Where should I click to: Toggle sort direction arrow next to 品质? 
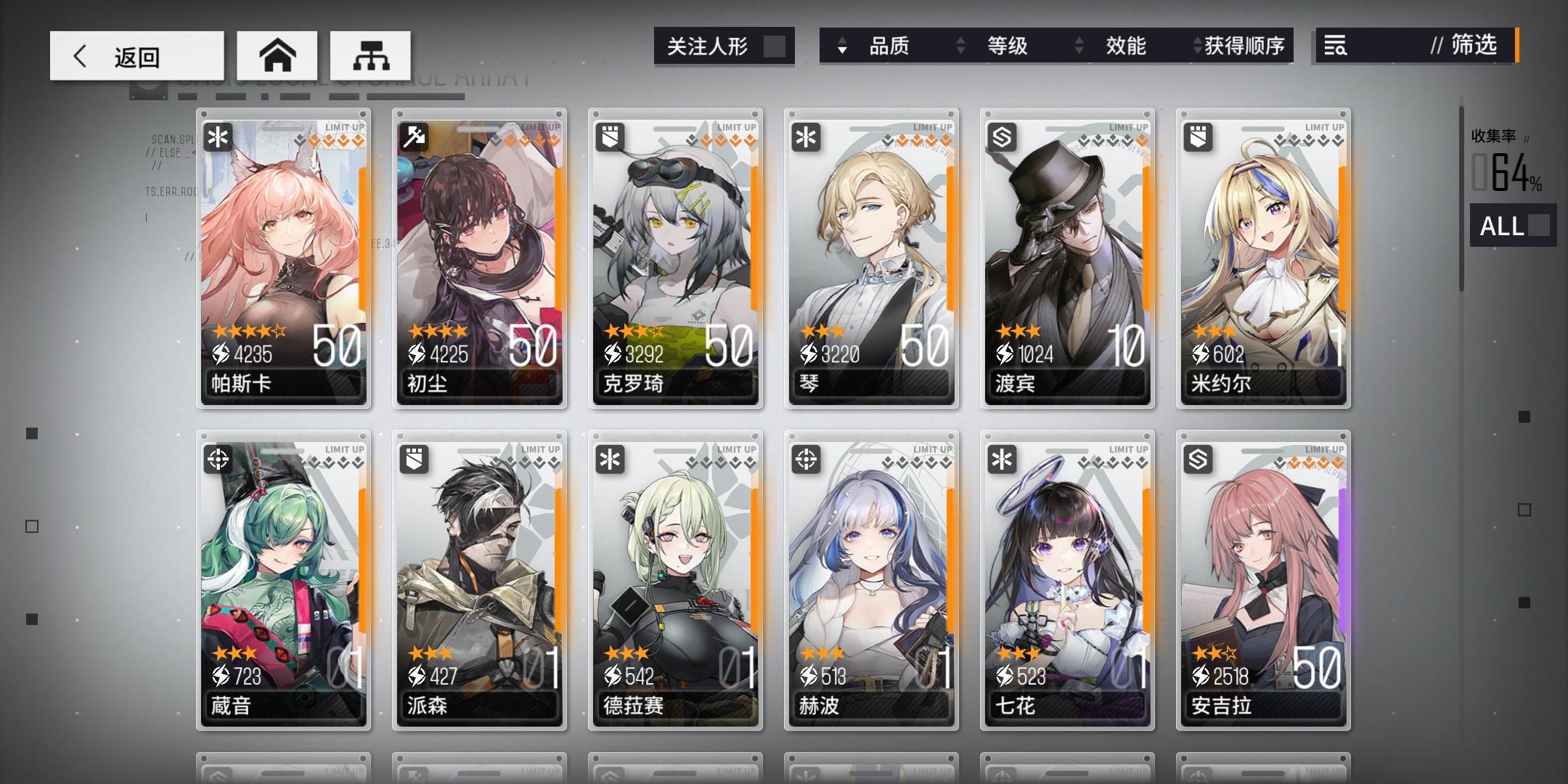(x=841, y=46)
